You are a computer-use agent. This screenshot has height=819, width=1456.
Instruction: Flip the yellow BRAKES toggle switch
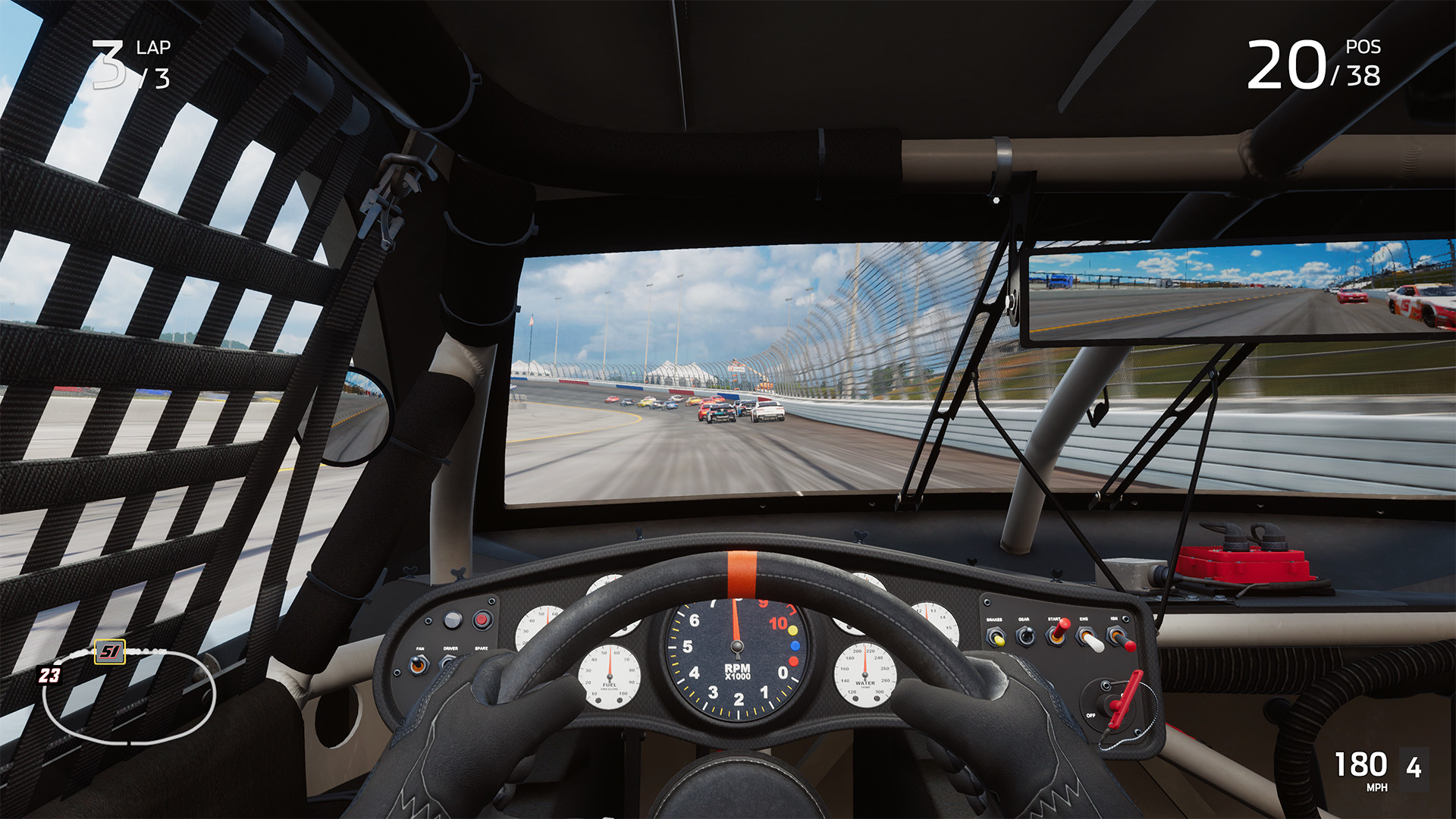(x=999, y=642)
